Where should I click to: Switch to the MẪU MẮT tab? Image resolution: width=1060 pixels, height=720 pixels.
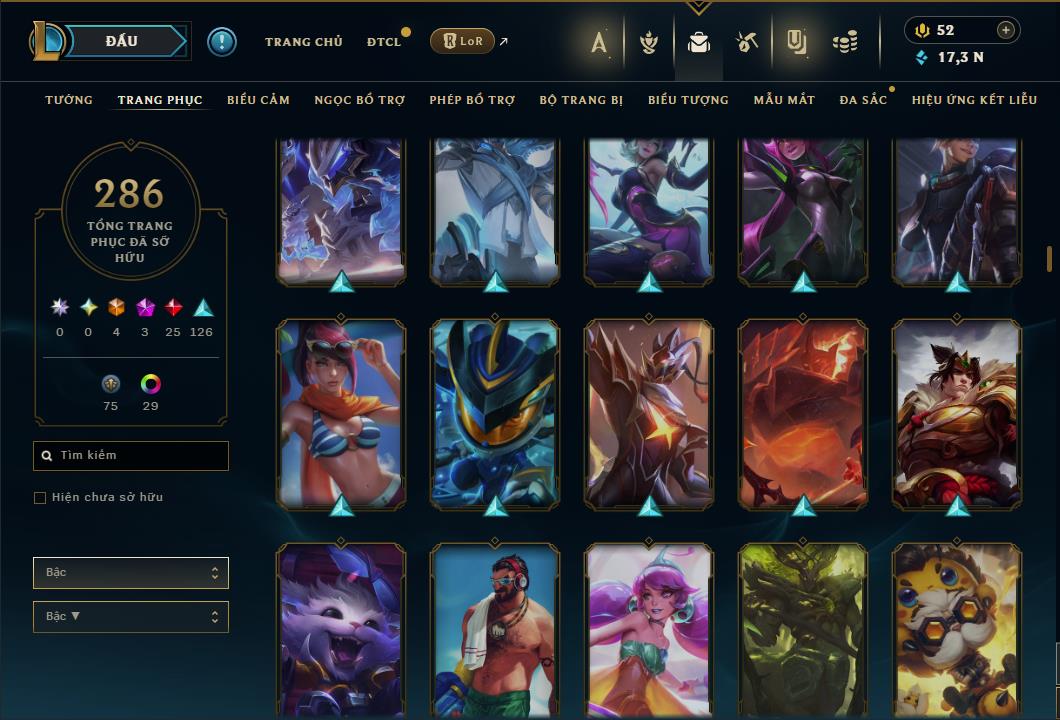pyautogui.click(x=784, y=100)
